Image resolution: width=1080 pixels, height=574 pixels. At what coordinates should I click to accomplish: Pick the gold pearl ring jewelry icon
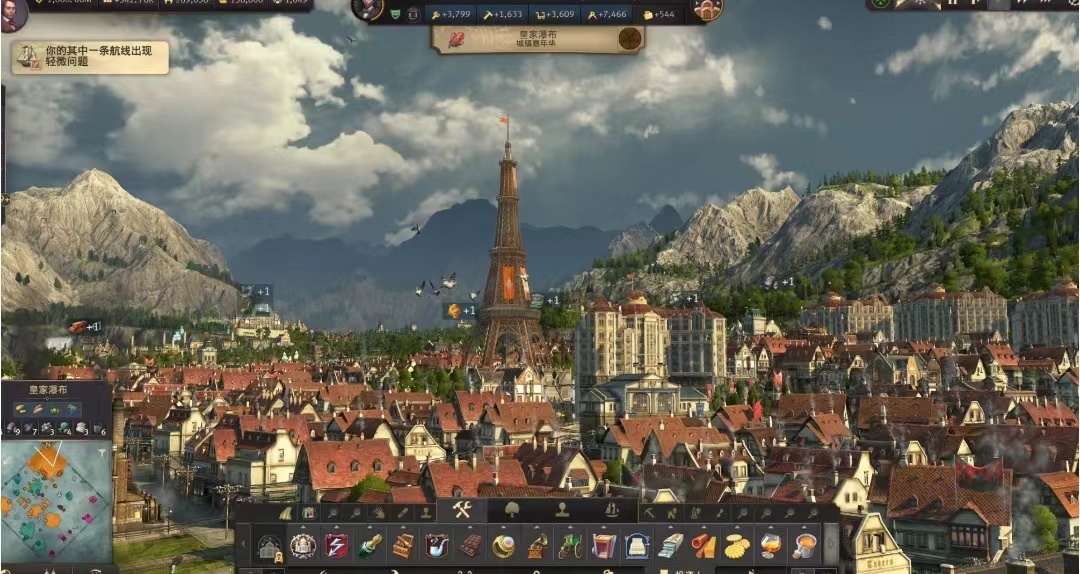(x=503, y=546)
